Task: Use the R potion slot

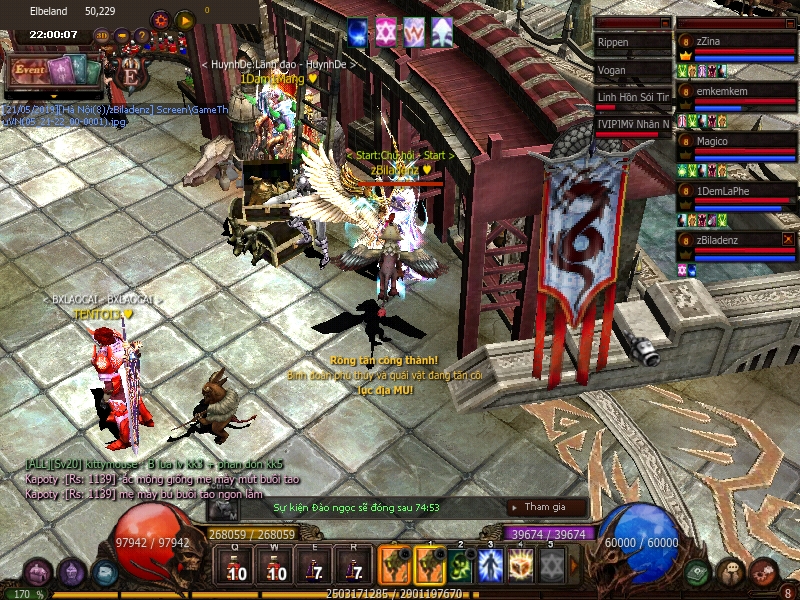Action: point(353,567)
